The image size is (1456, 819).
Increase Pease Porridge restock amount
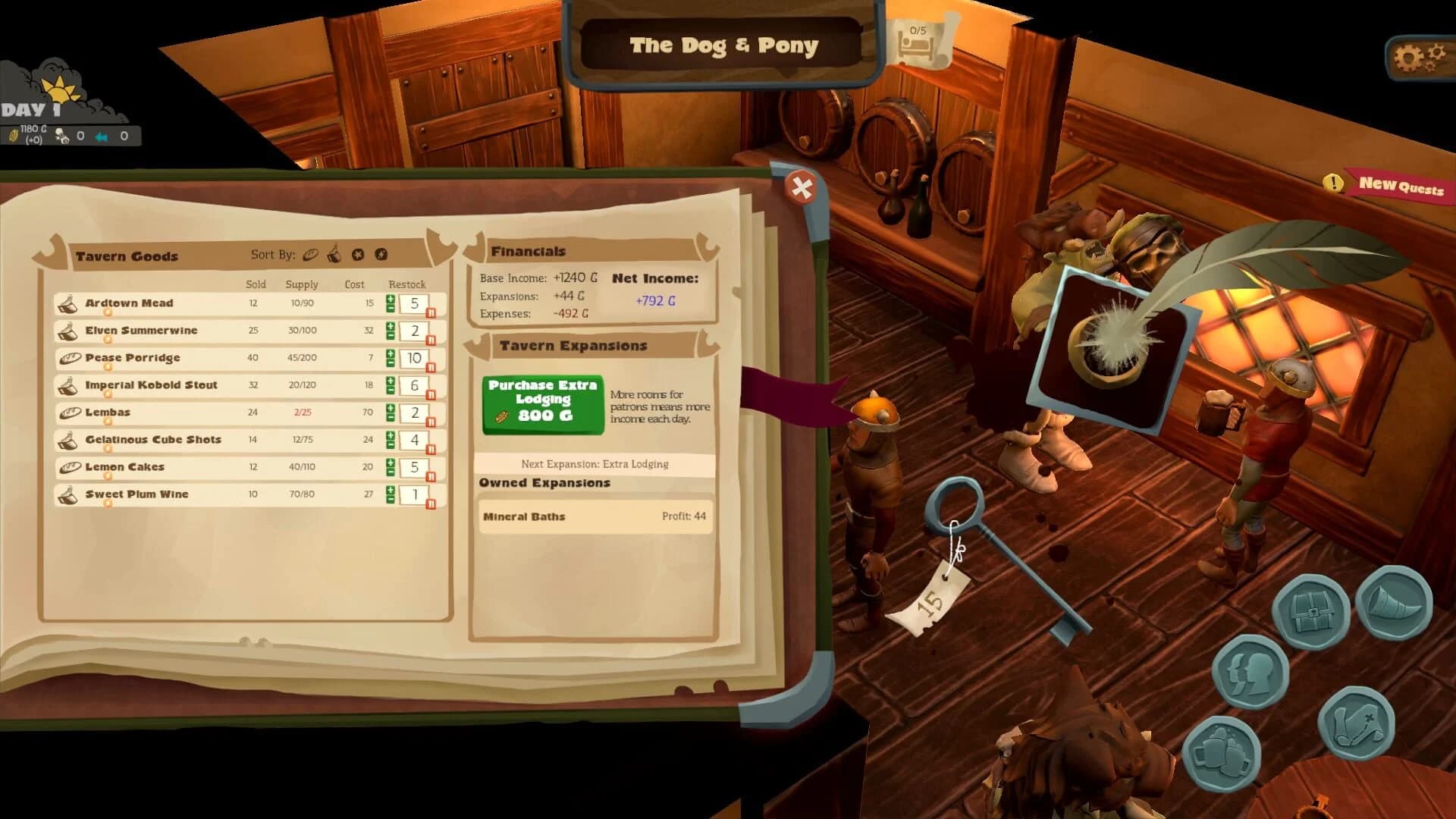[390, 353]
